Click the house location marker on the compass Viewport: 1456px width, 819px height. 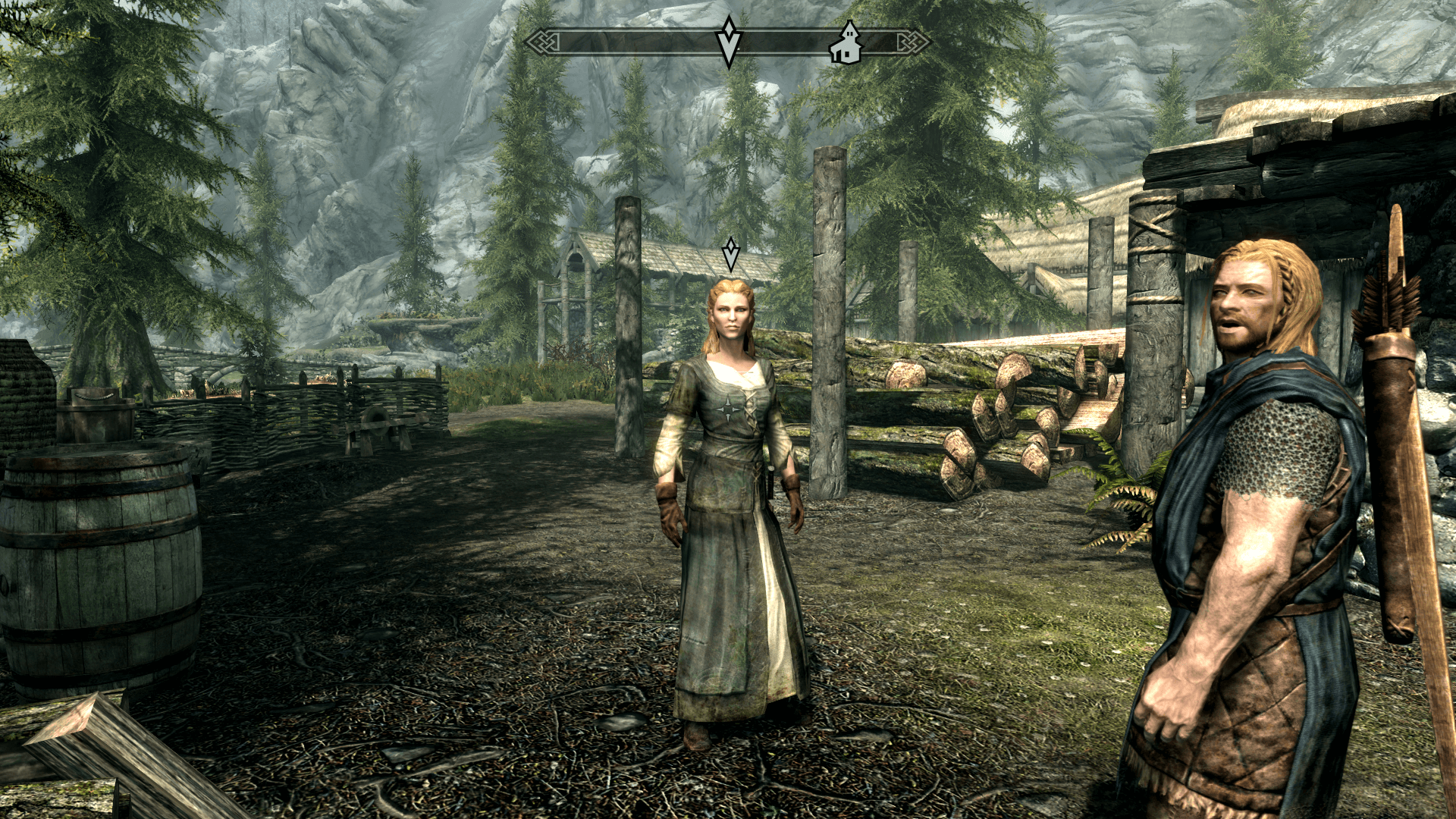846,44
